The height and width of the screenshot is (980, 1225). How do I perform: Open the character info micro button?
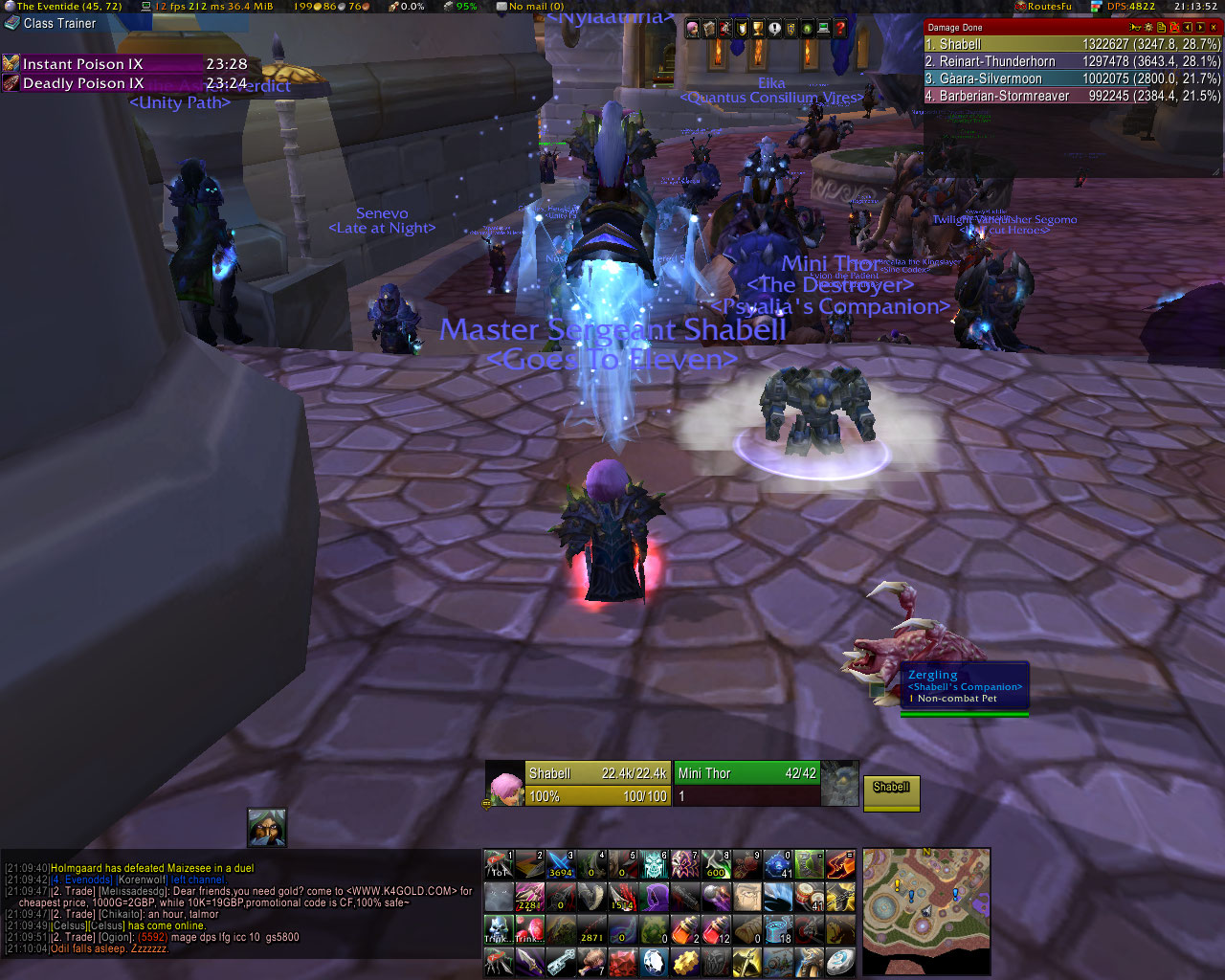tap(692, 30)
